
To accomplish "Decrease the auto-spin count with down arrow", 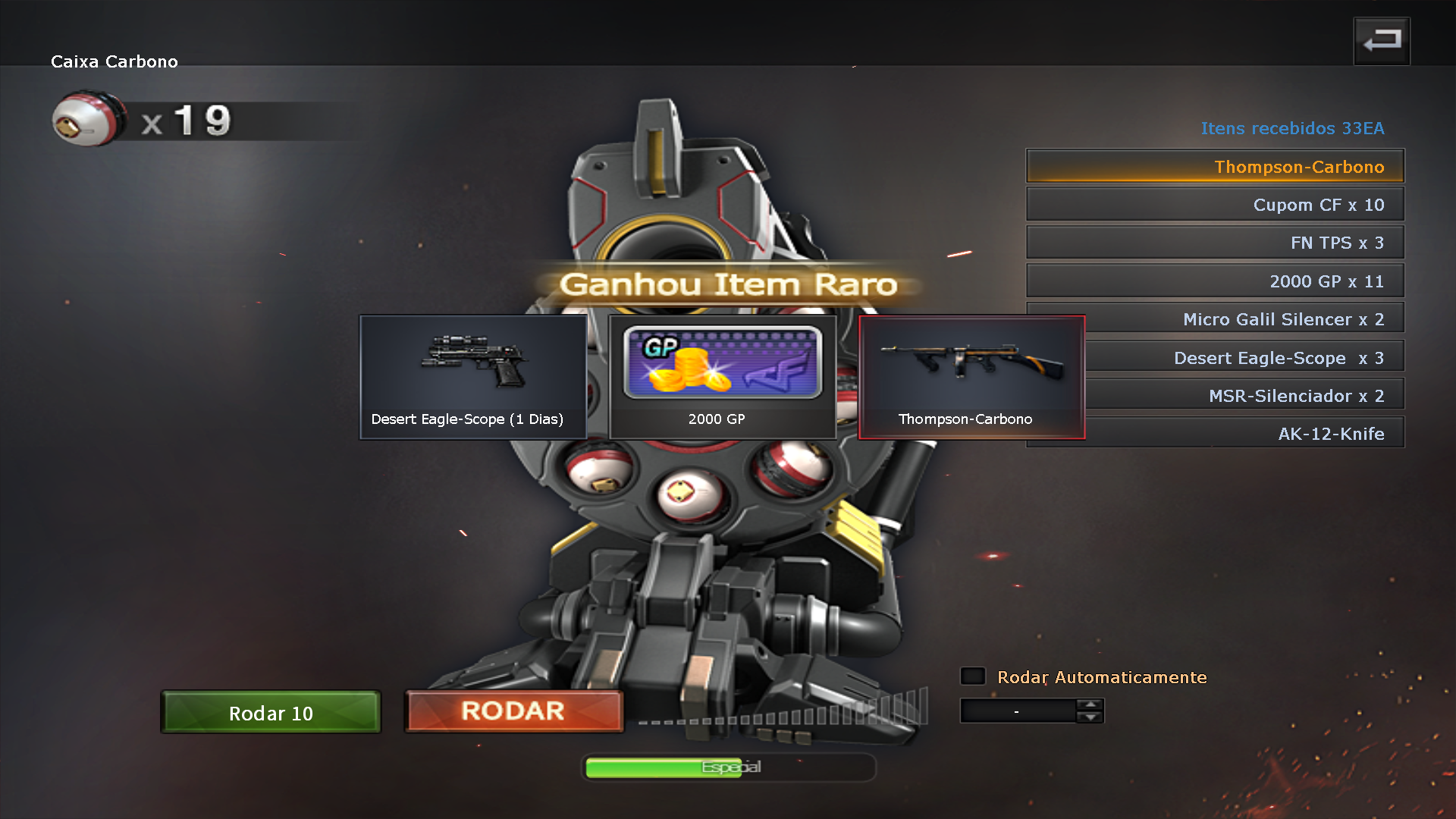I will point(1090,717).
